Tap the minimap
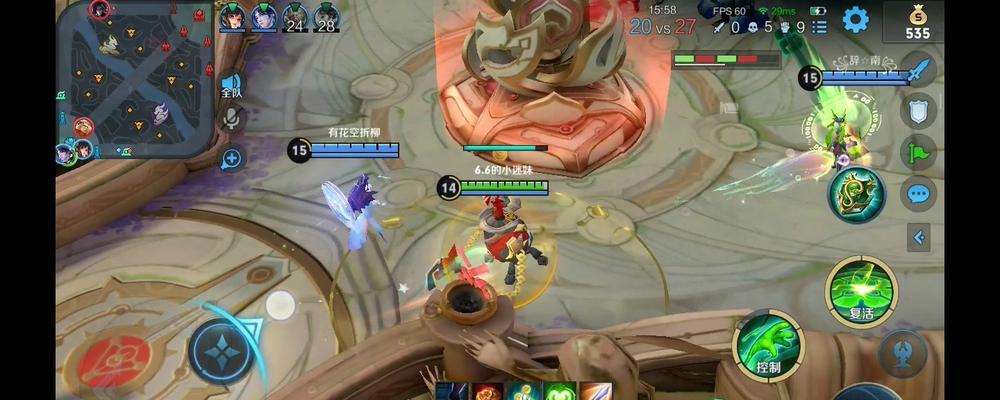1000x400 pixels. [x=137, y=79]
